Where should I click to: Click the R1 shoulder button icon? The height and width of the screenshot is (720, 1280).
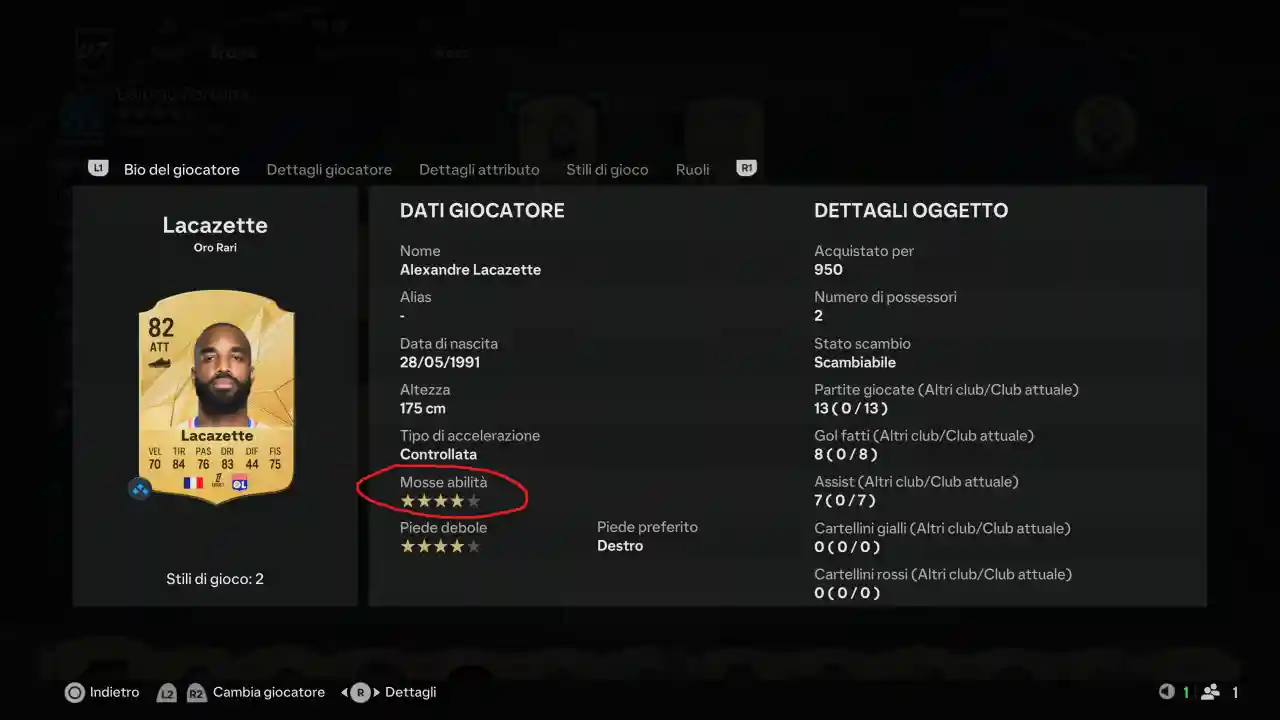tap(746, 169)
